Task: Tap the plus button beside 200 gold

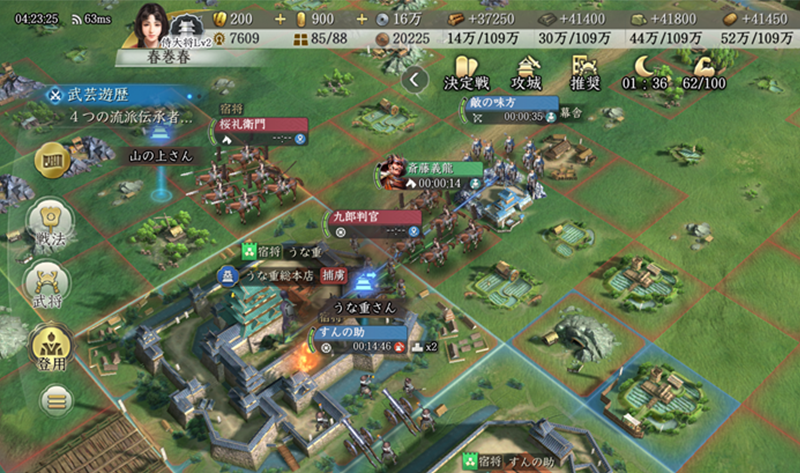Action: [278, 18]
